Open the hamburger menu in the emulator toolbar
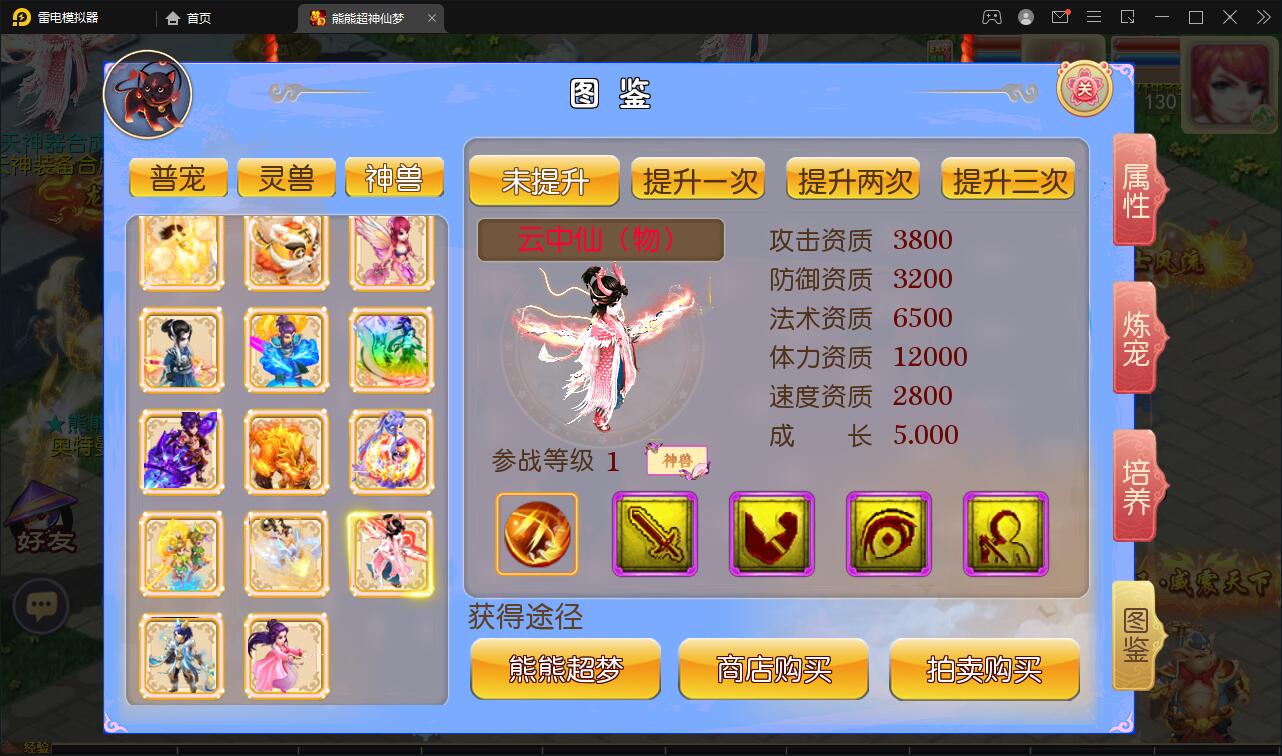The height and width of the screenshot is (756, 1282). coord(1094,17)
